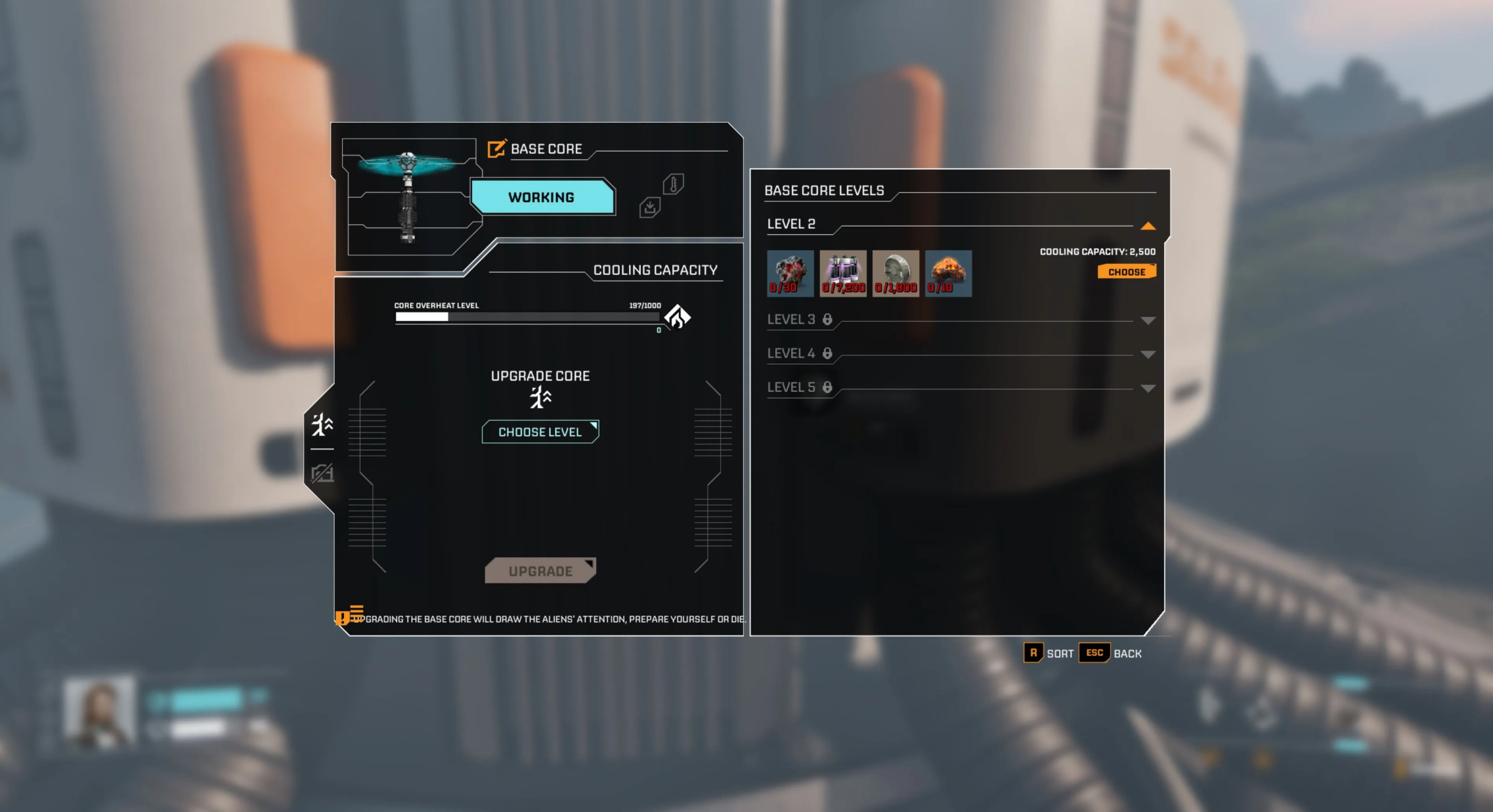Select the purple canisters resource slot
This screenshot has width=1493, height=812.
(843, 273)
